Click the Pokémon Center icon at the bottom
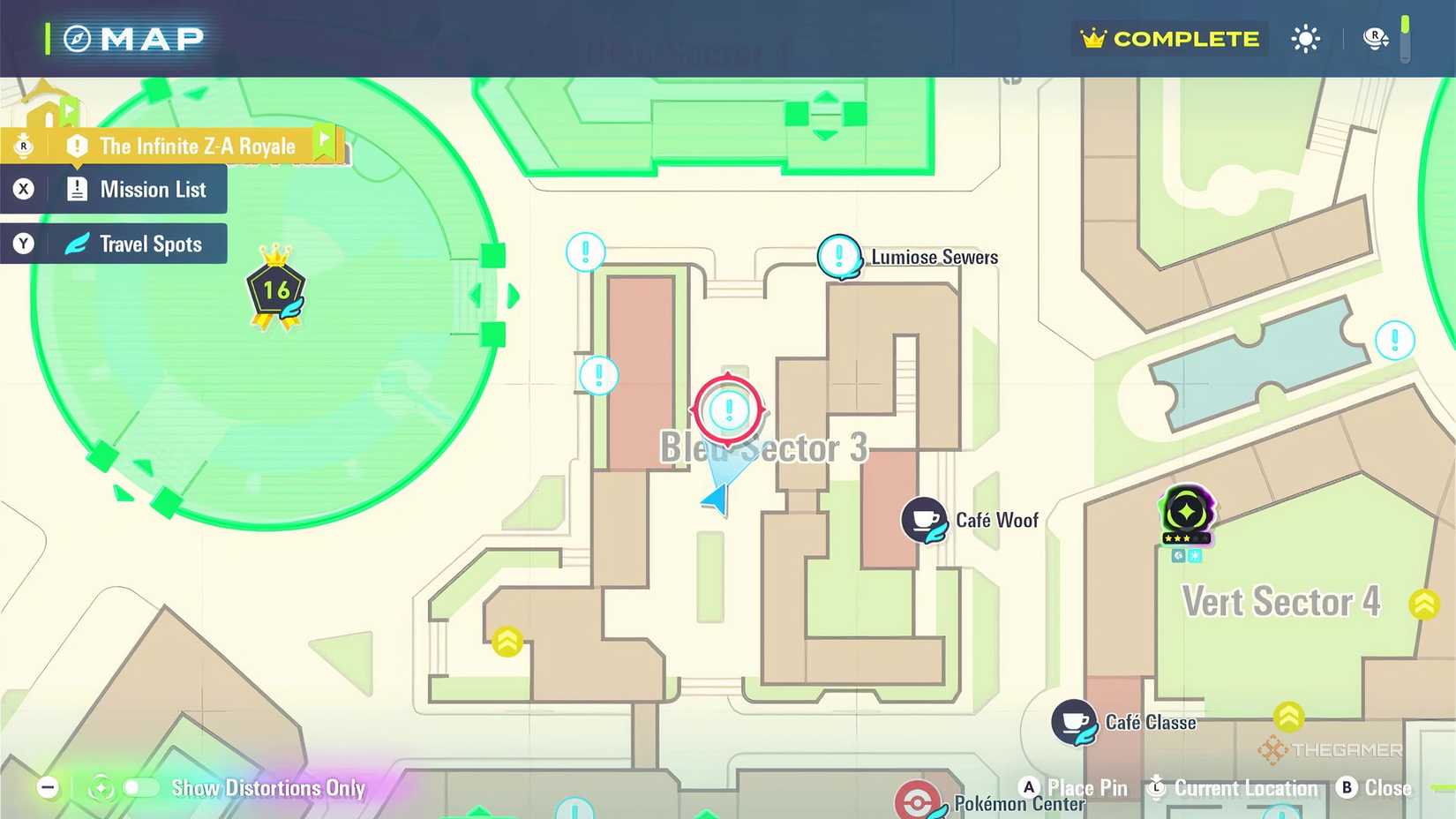 click(916, 799)
